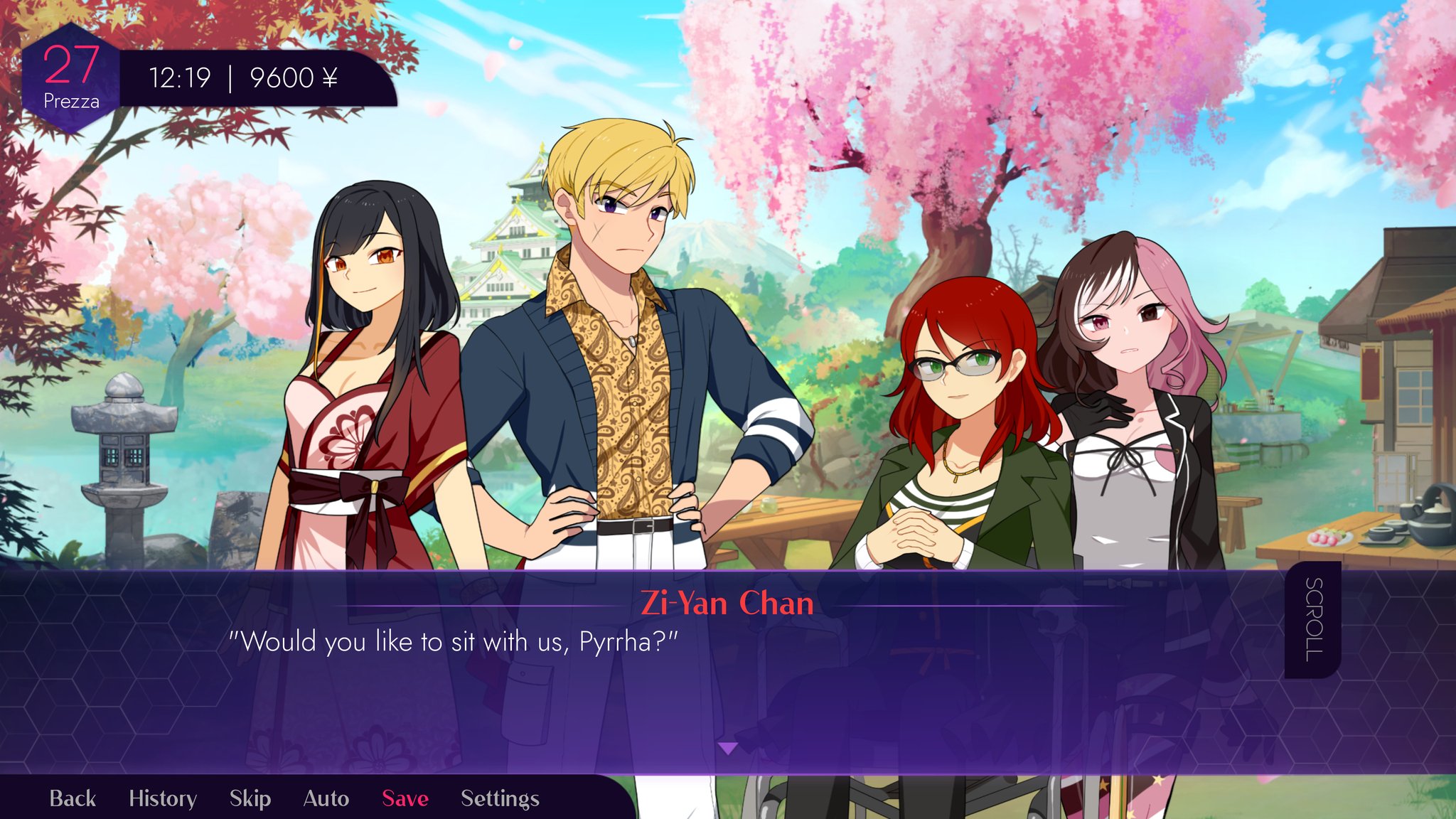Open the Settings menu
Image resolution: width=1456 pixels, height=819 pixels.
click(x=498, y=798)
